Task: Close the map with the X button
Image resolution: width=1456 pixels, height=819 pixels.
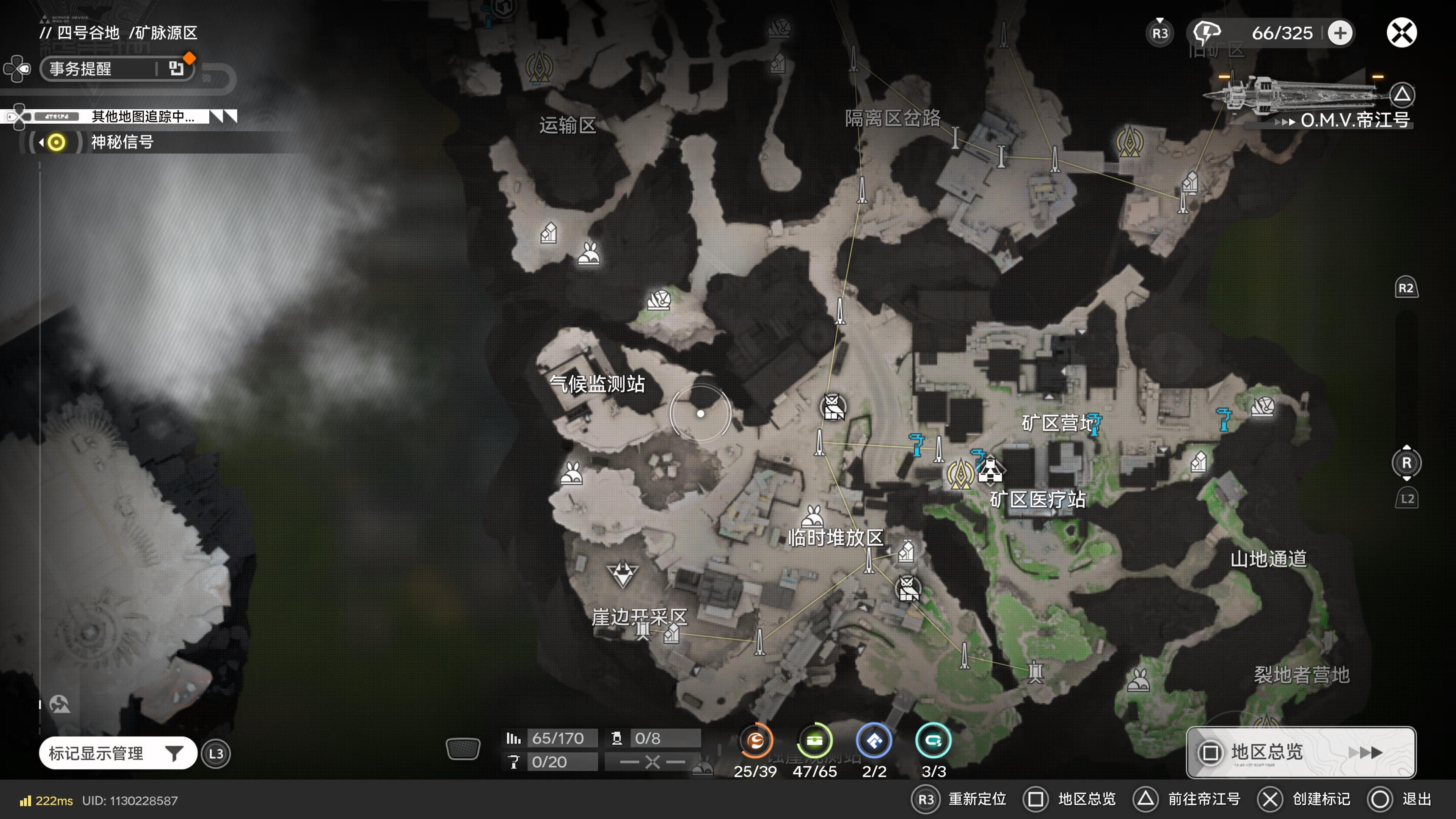Action: [1401, 33]
